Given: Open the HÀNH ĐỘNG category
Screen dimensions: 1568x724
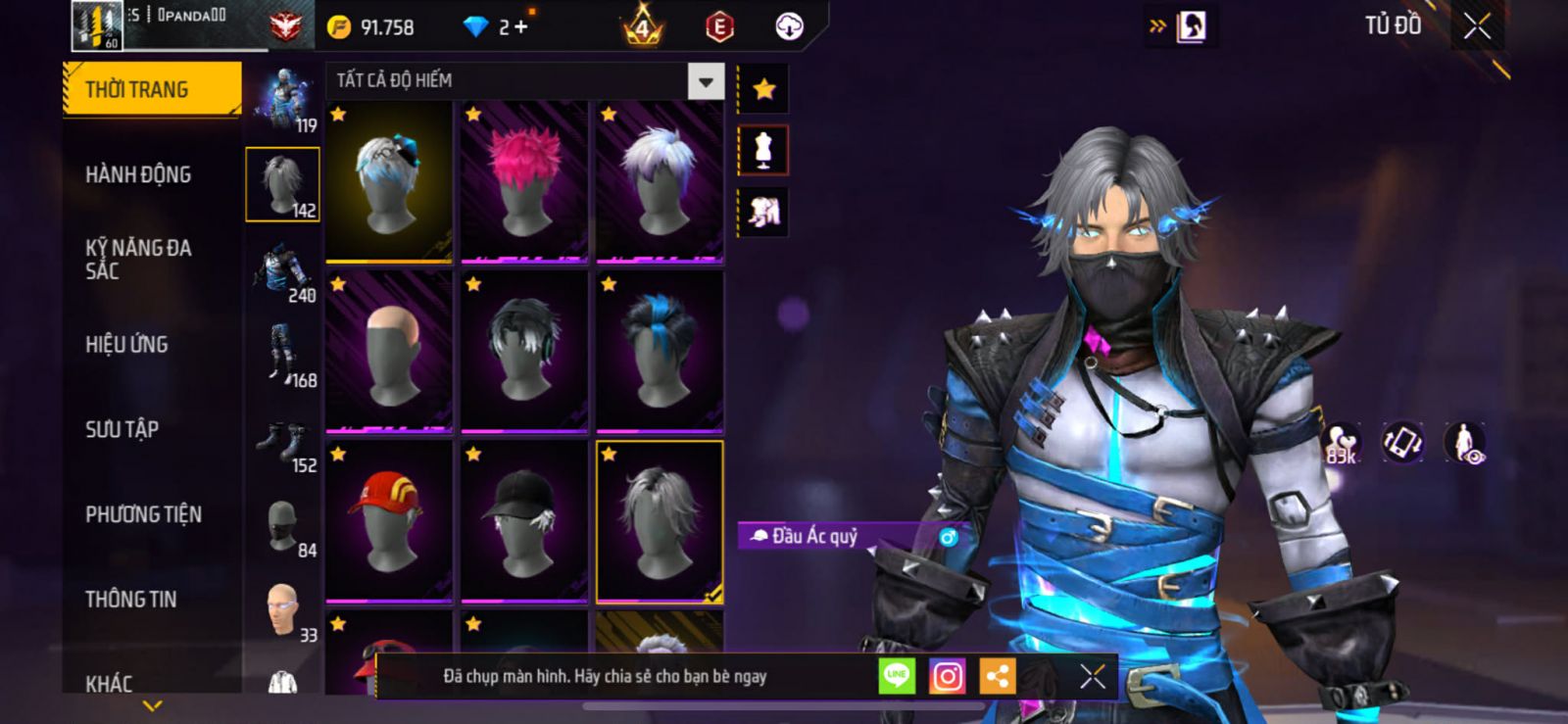Looking at the screenshot, I should 138,174.
